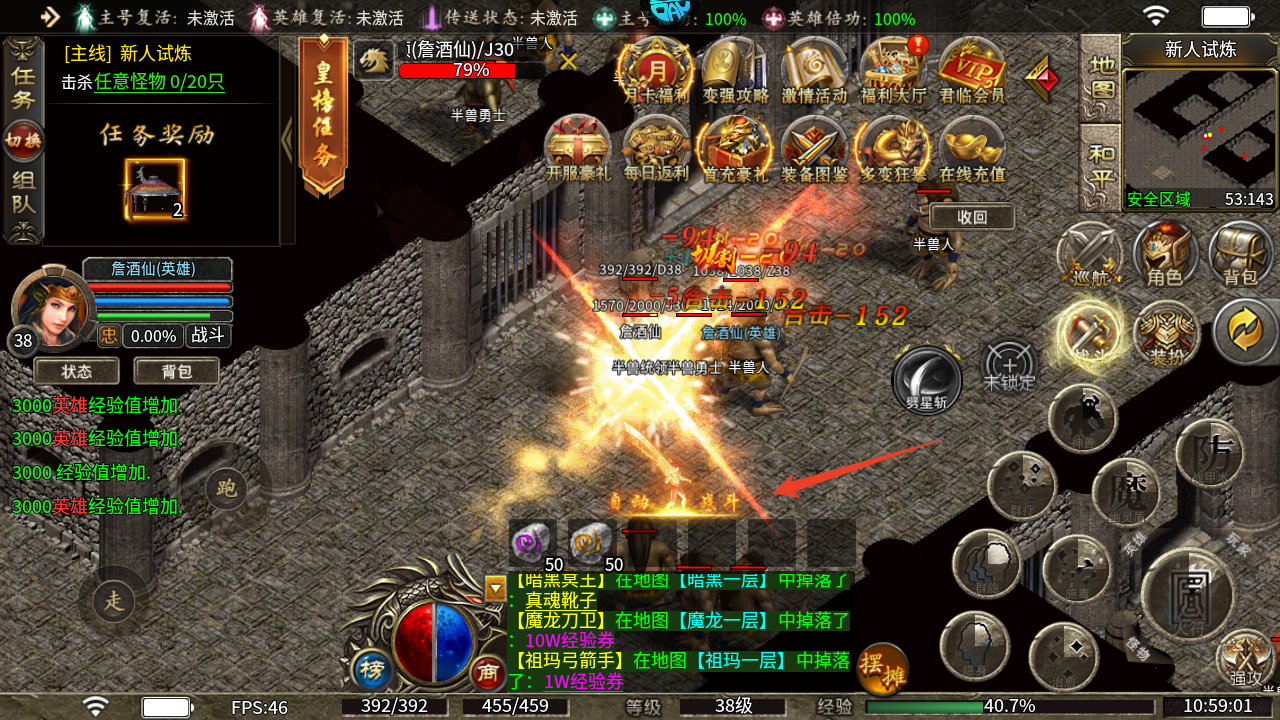The image size is (1280, 720).
Task: Collapse the icons with the 收回 button
Action: coord(971,217)
